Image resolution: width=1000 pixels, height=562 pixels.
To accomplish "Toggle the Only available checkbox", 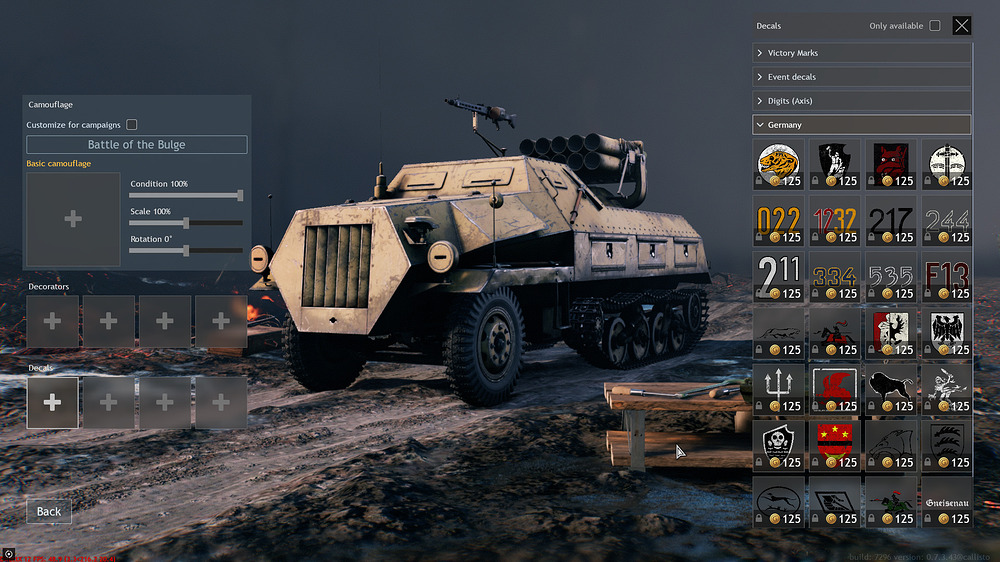I will (x=935, y=26).
